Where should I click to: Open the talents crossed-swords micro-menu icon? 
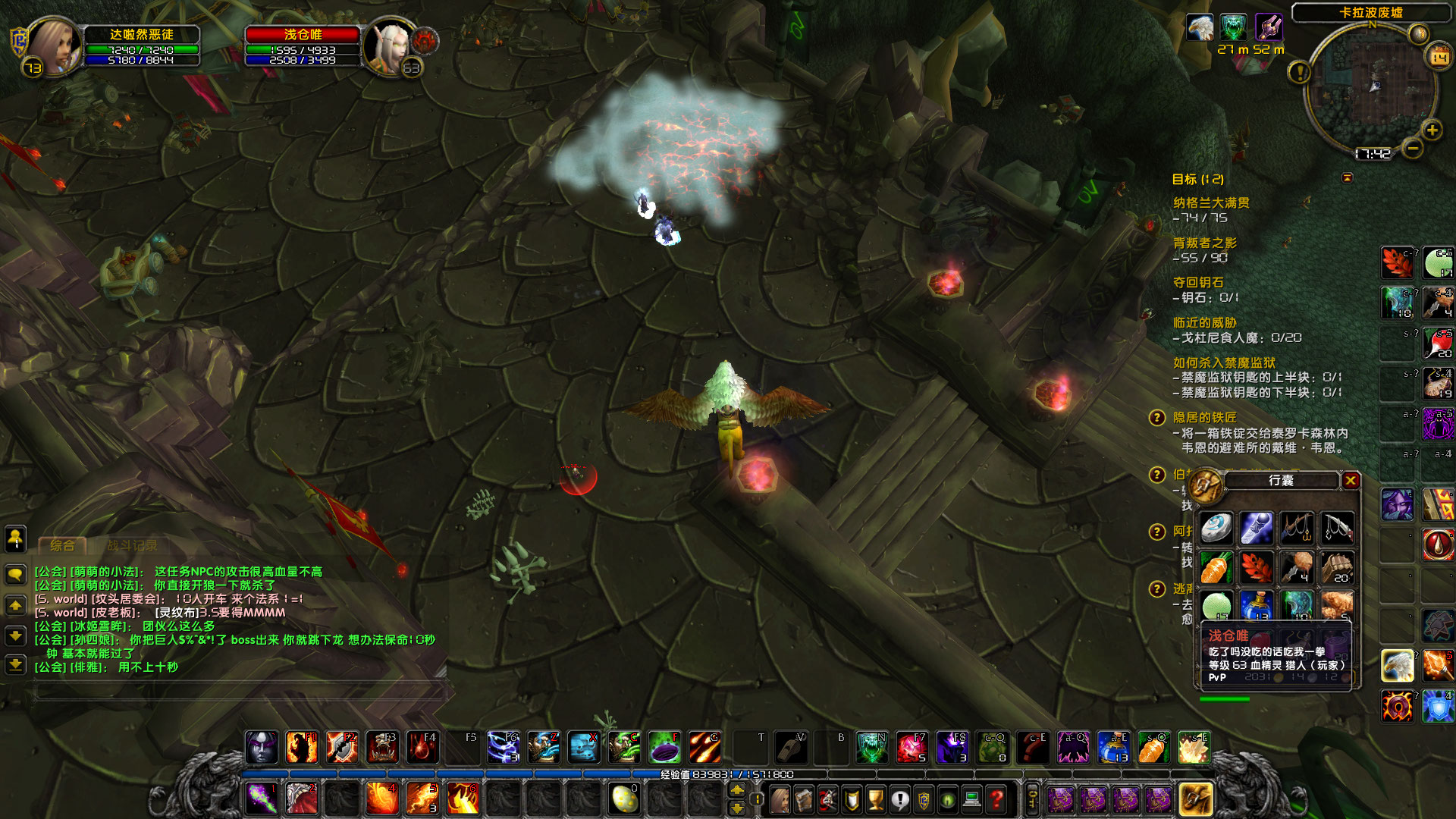pyautogui.click(x=827, y=799)
